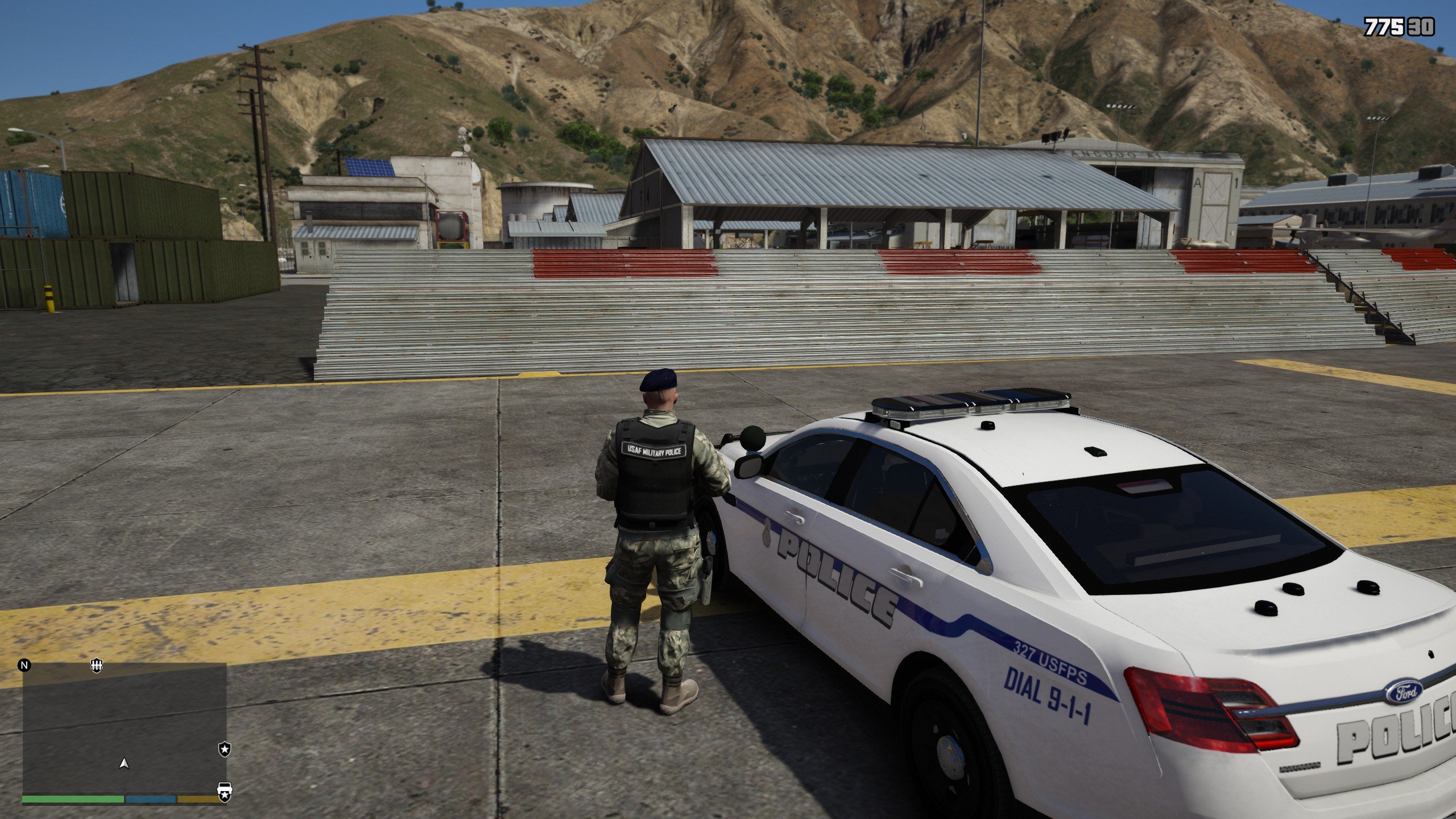Viewport: 1456px width, 819px height.
Task: Click the north compass indicator
Action: (x=24, y=665)
